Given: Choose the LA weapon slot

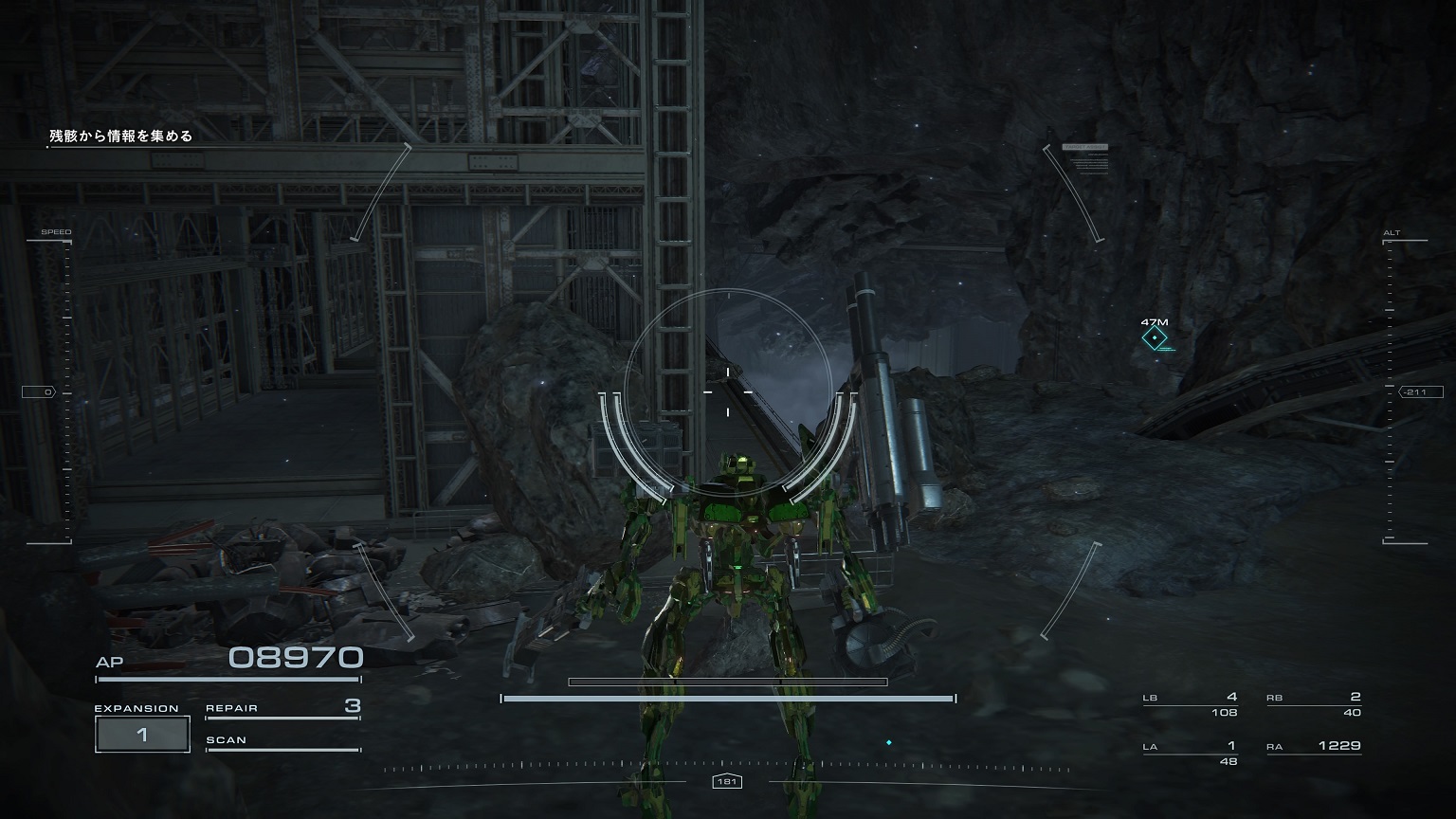Looking at the screenshot, I should 1191,753.
